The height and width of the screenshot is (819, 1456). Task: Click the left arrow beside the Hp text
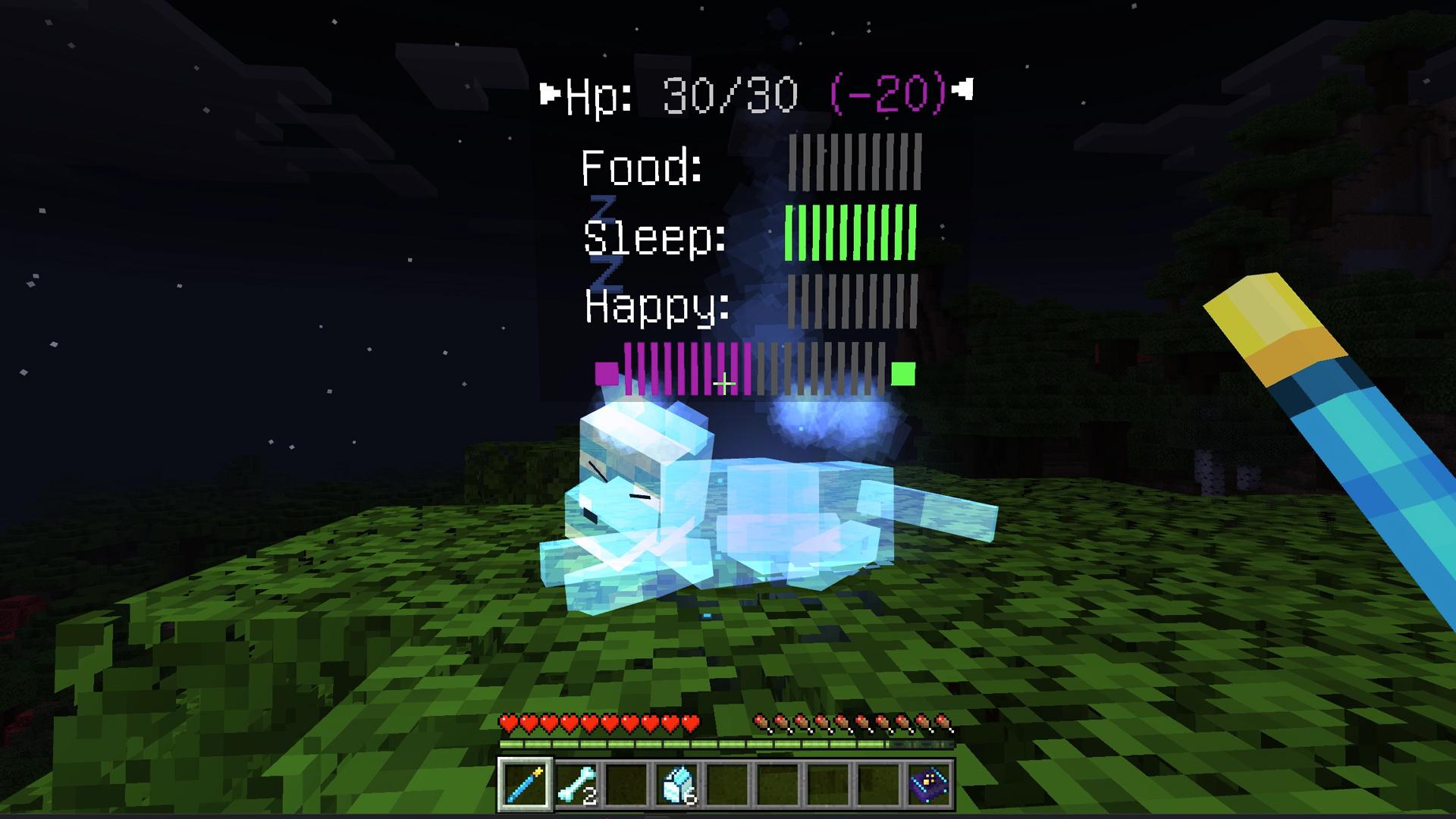tap(549, 91)
